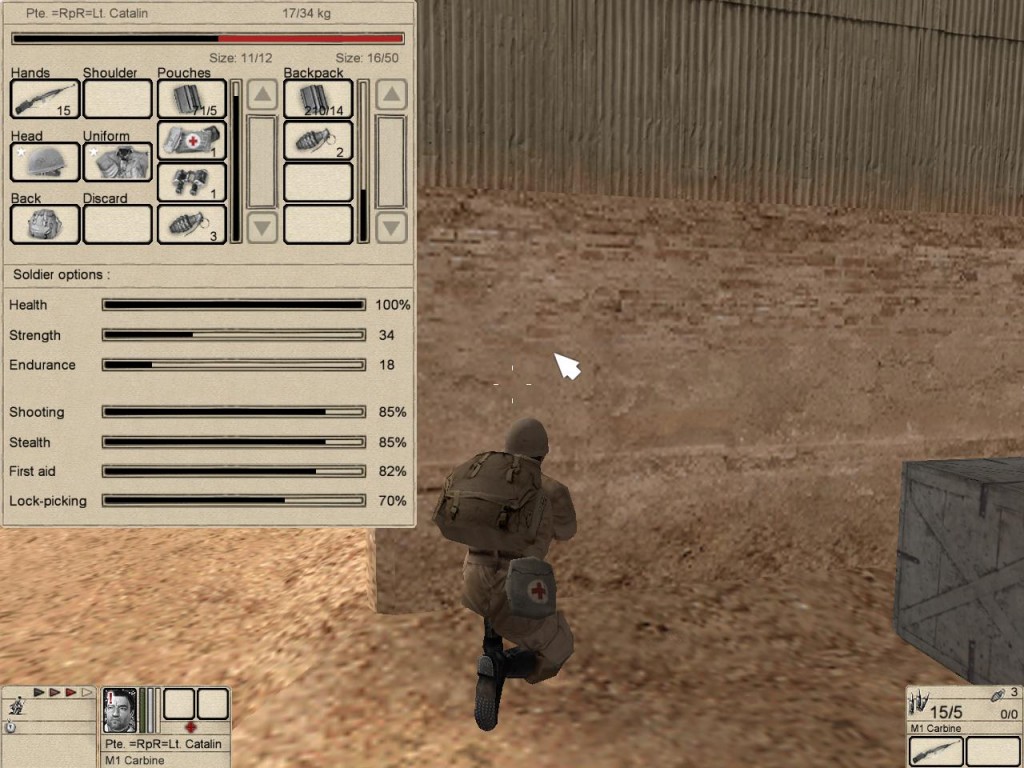Click the empty Discard slot
1024x768 pixels.
pyautogui.click(x=117, y=224)
